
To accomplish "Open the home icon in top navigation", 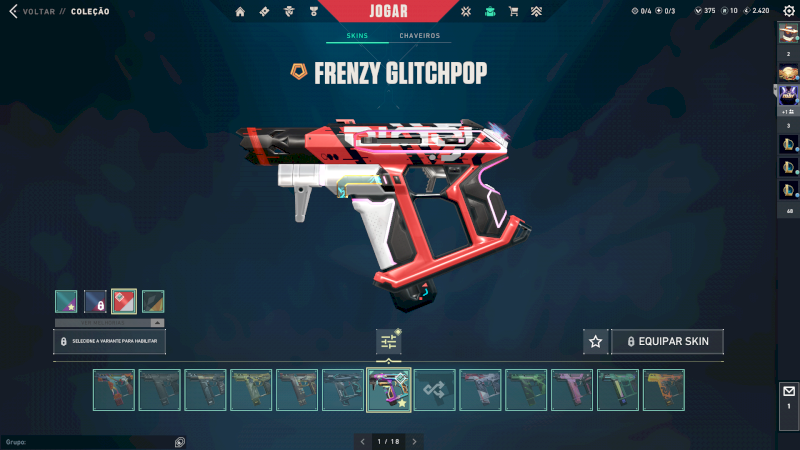I will (x=240, y=12).
